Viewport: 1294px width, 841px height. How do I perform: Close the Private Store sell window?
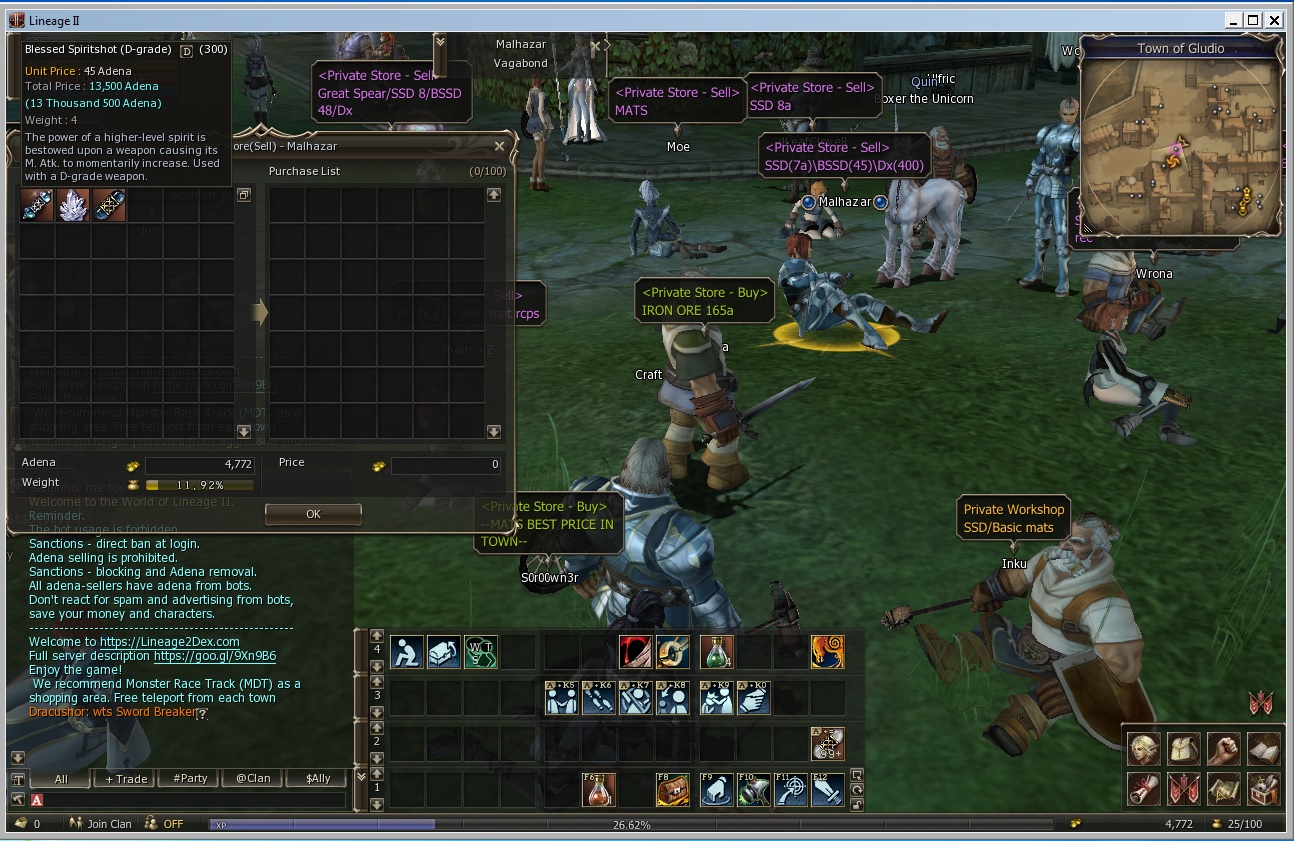pos(499,147)
